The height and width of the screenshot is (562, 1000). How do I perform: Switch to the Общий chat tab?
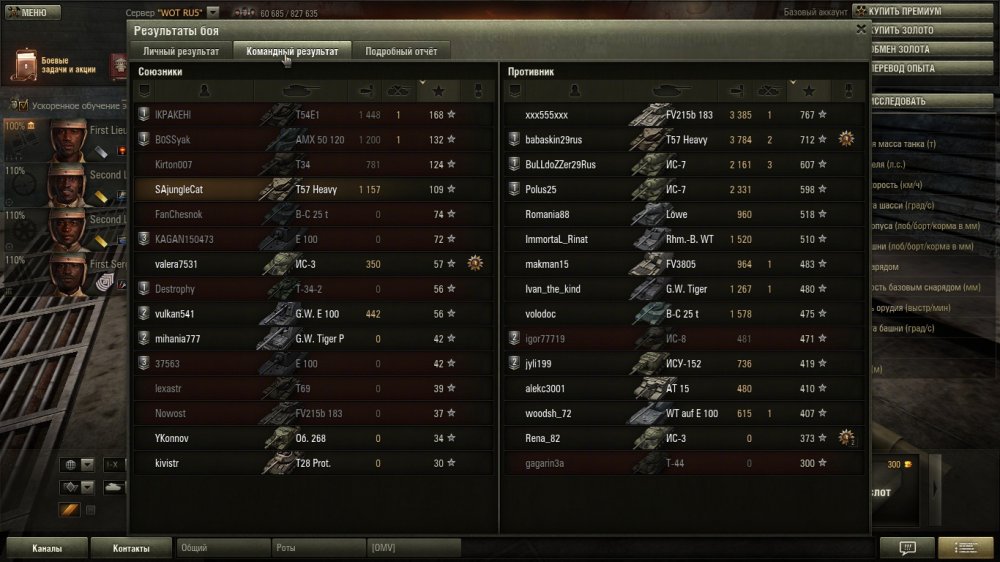222,548
